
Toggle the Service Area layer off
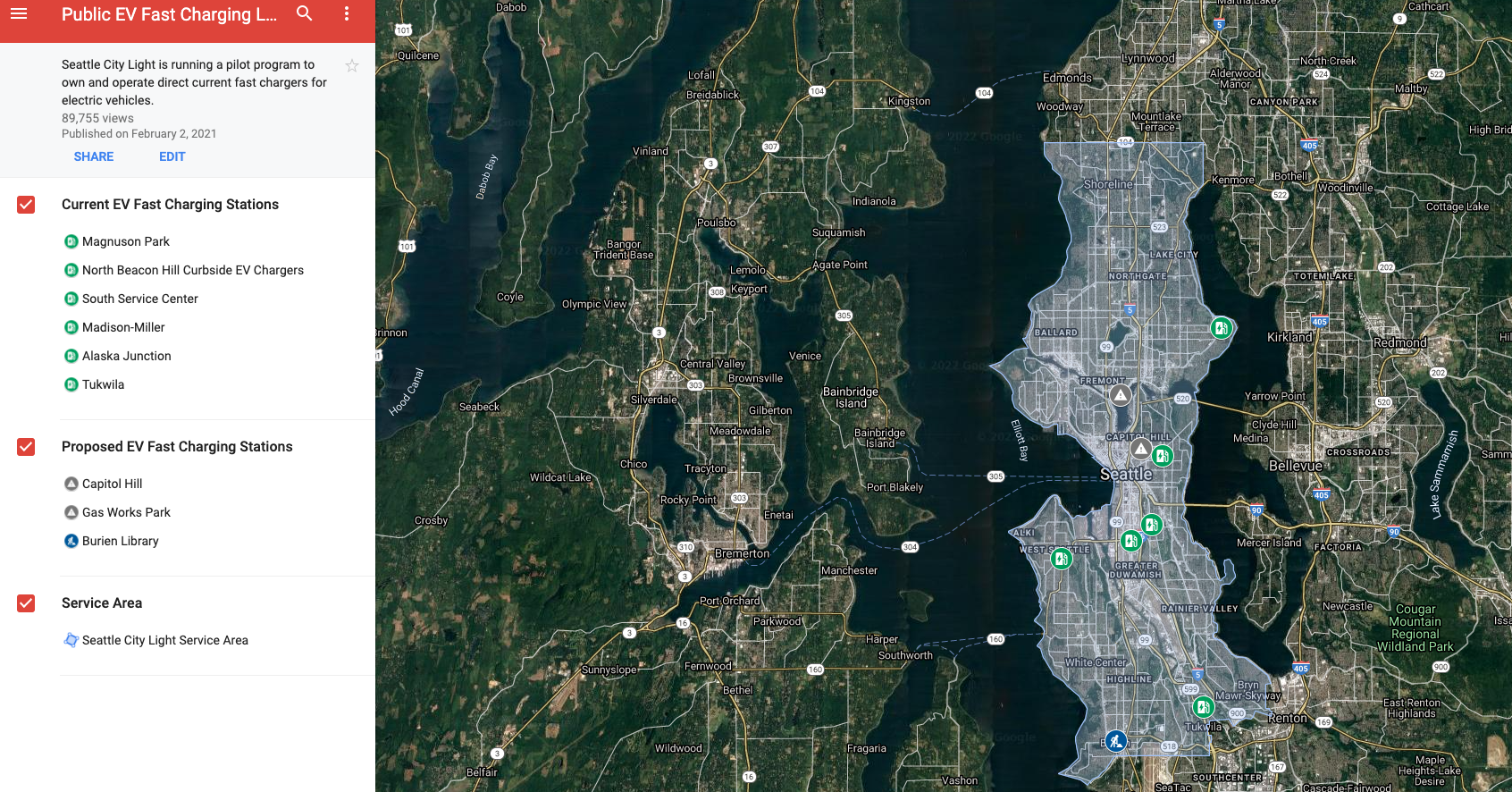click(x=26, y=603)
